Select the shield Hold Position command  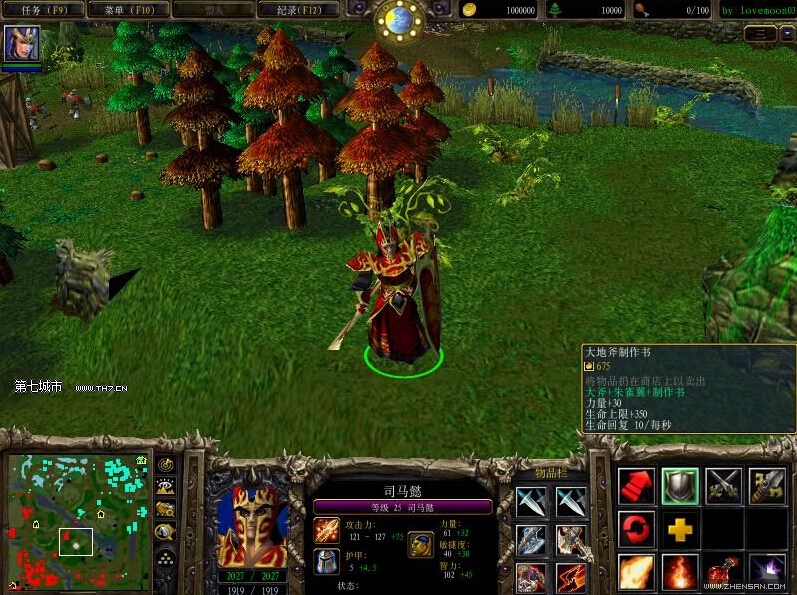click(x=680, y=486)
